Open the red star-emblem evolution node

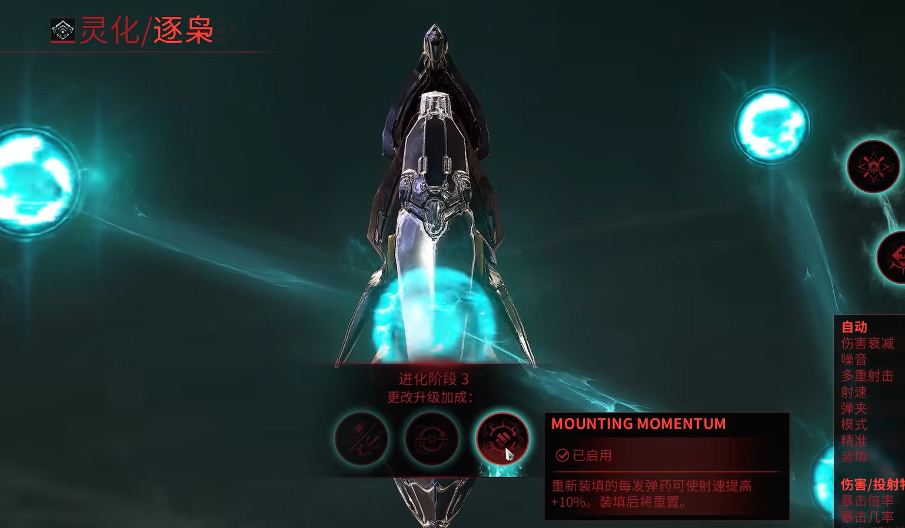(x=874, y=166)
